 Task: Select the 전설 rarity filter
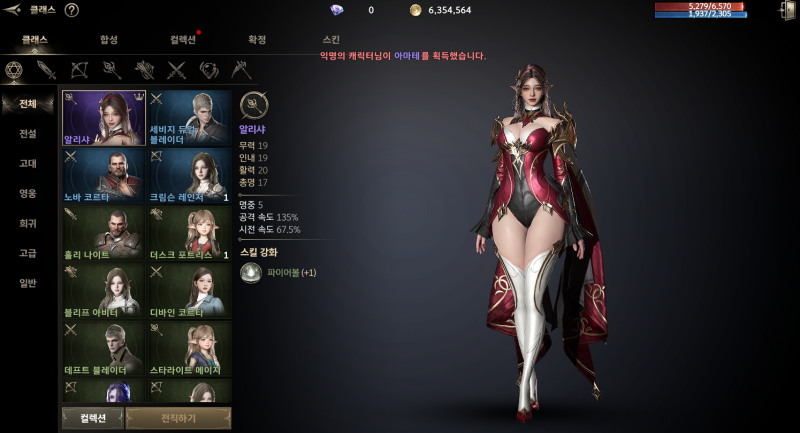pyautogui.click(x=28, y=134)
